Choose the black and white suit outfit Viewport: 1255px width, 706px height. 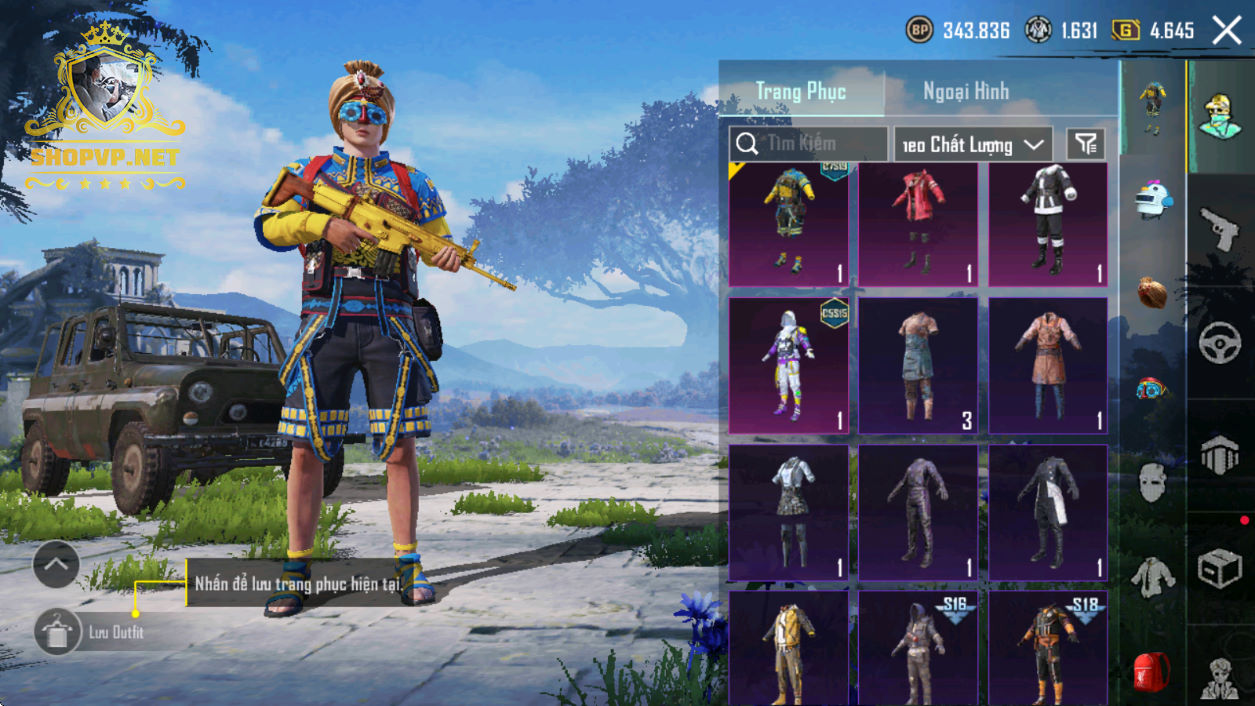1048,224
